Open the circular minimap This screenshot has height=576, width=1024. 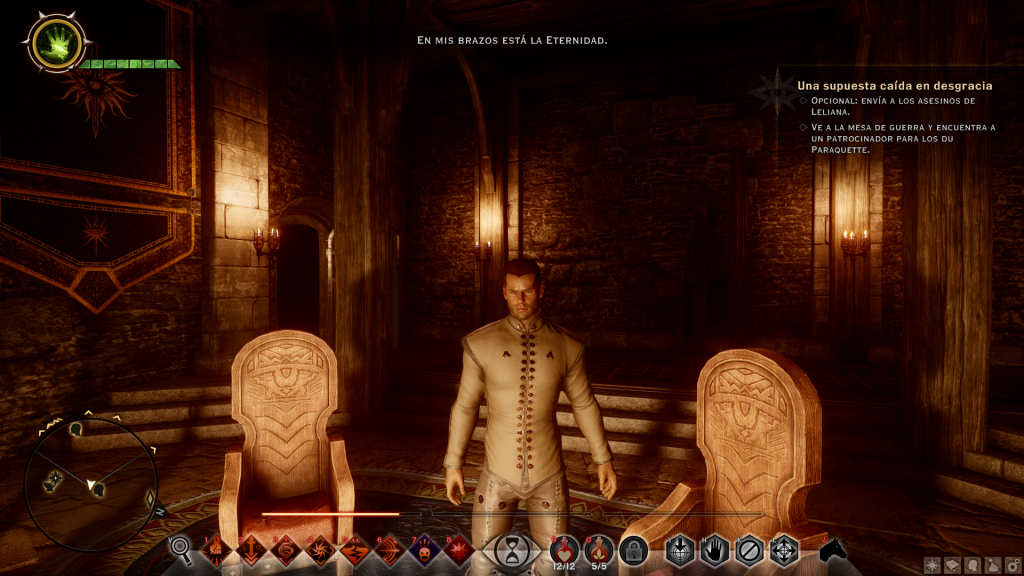tap(91, 484)
